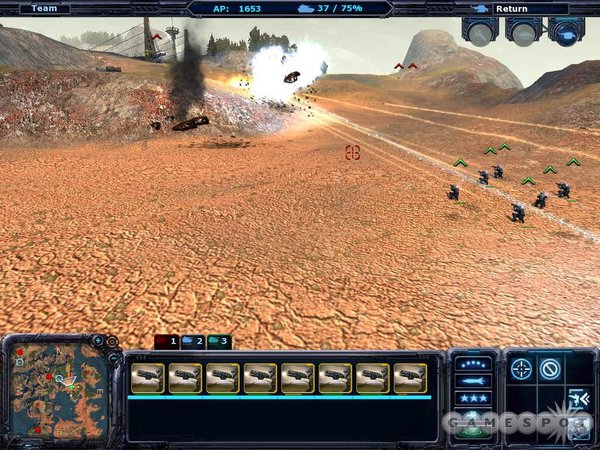Click the stop command icon
Image resolution: width=600 pixels, height=450 pixels.
tap(550, 369)
